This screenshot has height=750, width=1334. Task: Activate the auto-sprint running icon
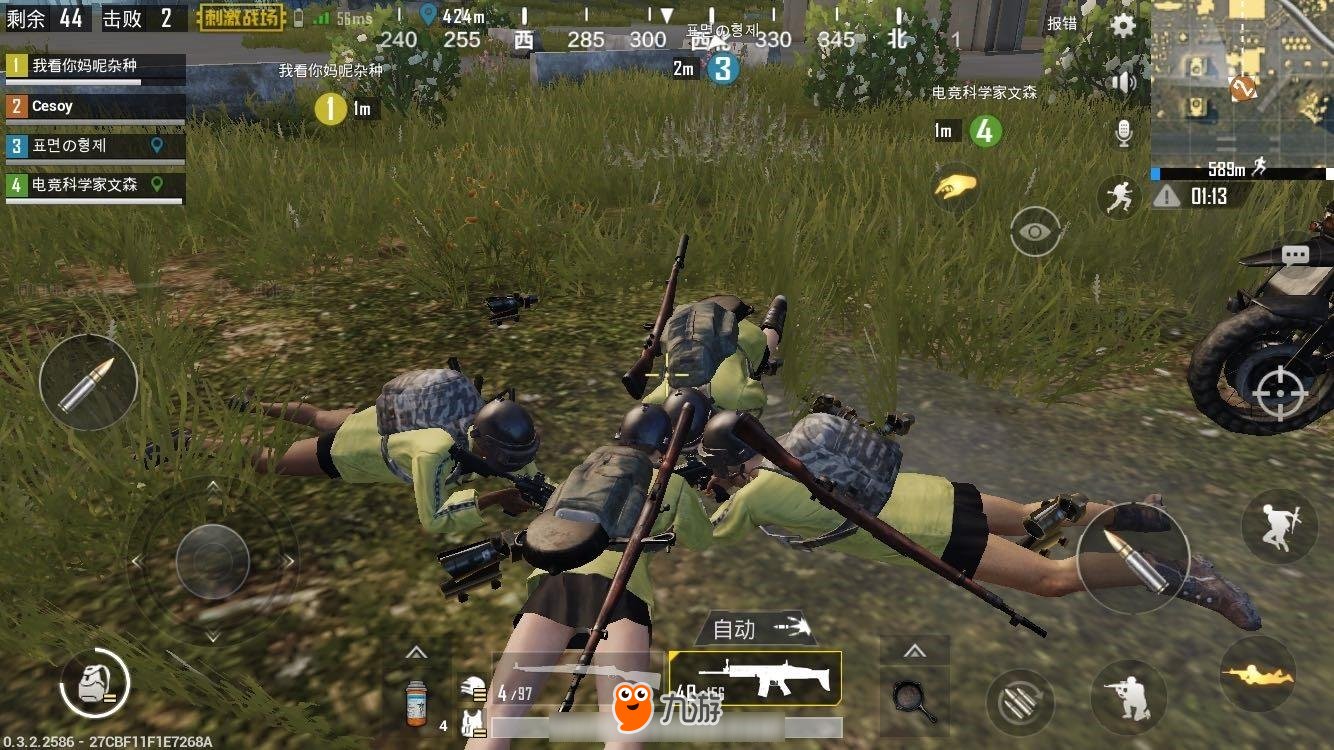click(x=1119, y=197)
